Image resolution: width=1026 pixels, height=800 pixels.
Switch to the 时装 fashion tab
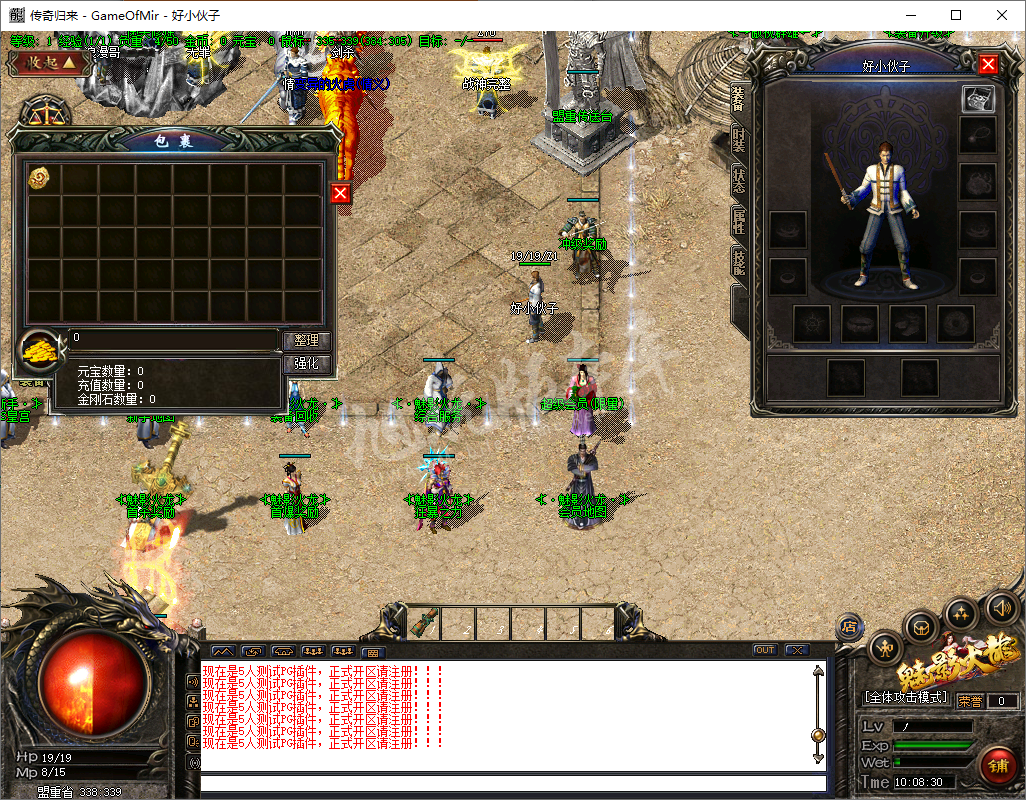[739, 140]
